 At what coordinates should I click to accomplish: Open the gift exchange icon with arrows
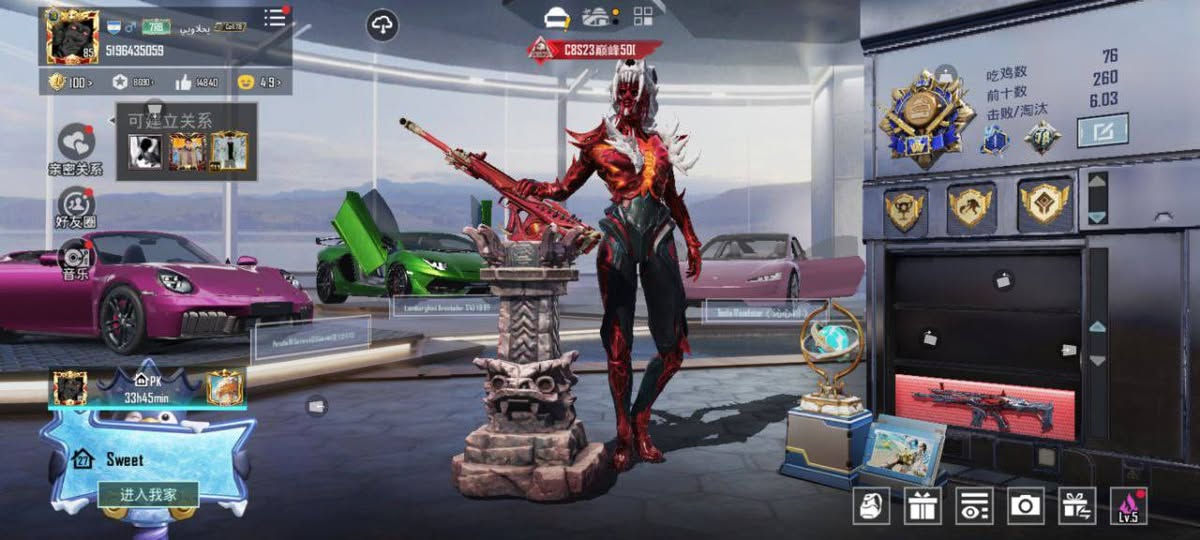pos(1077,506)
